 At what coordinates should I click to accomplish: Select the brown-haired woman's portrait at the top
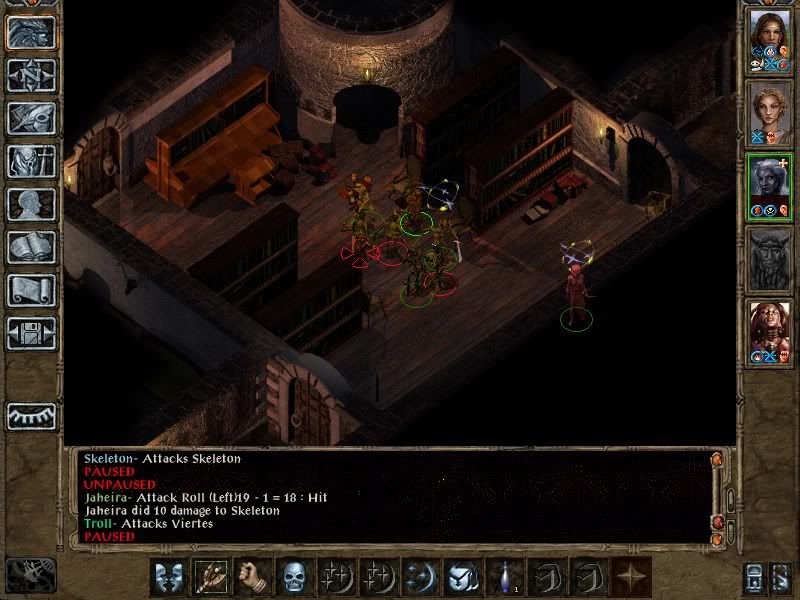click(769, 38)
